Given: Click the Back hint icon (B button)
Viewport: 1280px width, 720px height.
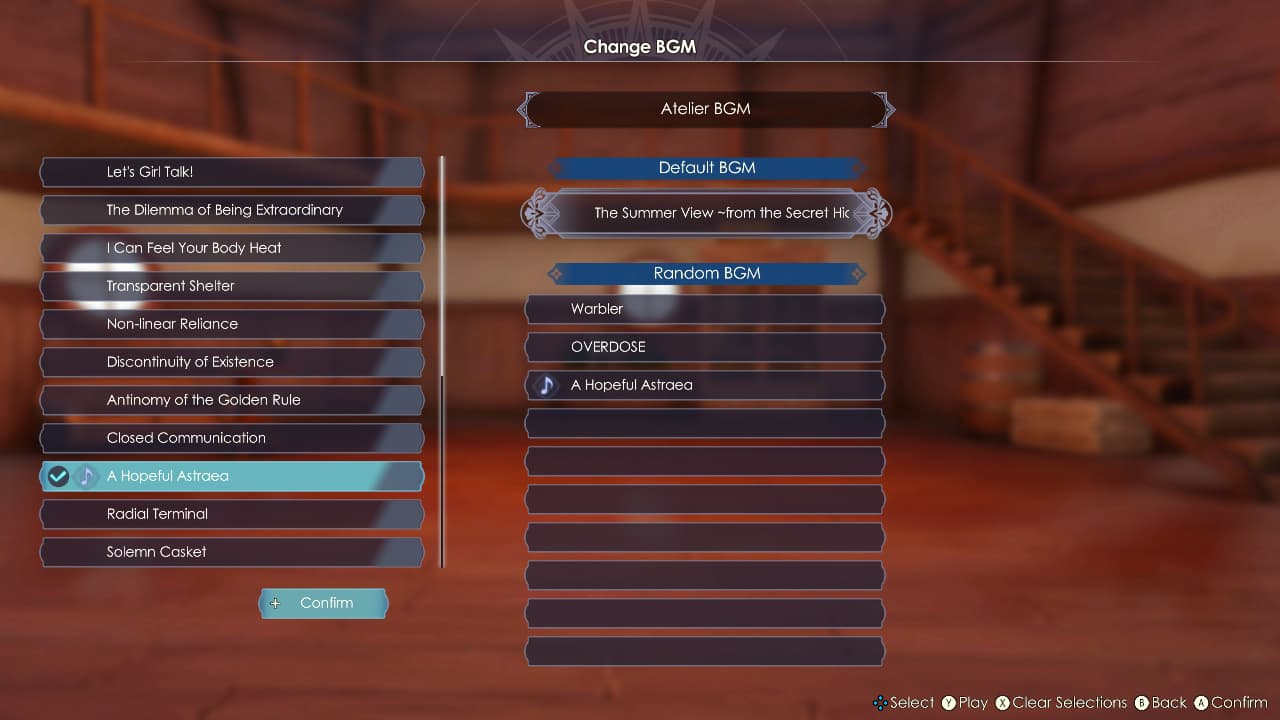Looking at the screenshot, I should 1140,703.
